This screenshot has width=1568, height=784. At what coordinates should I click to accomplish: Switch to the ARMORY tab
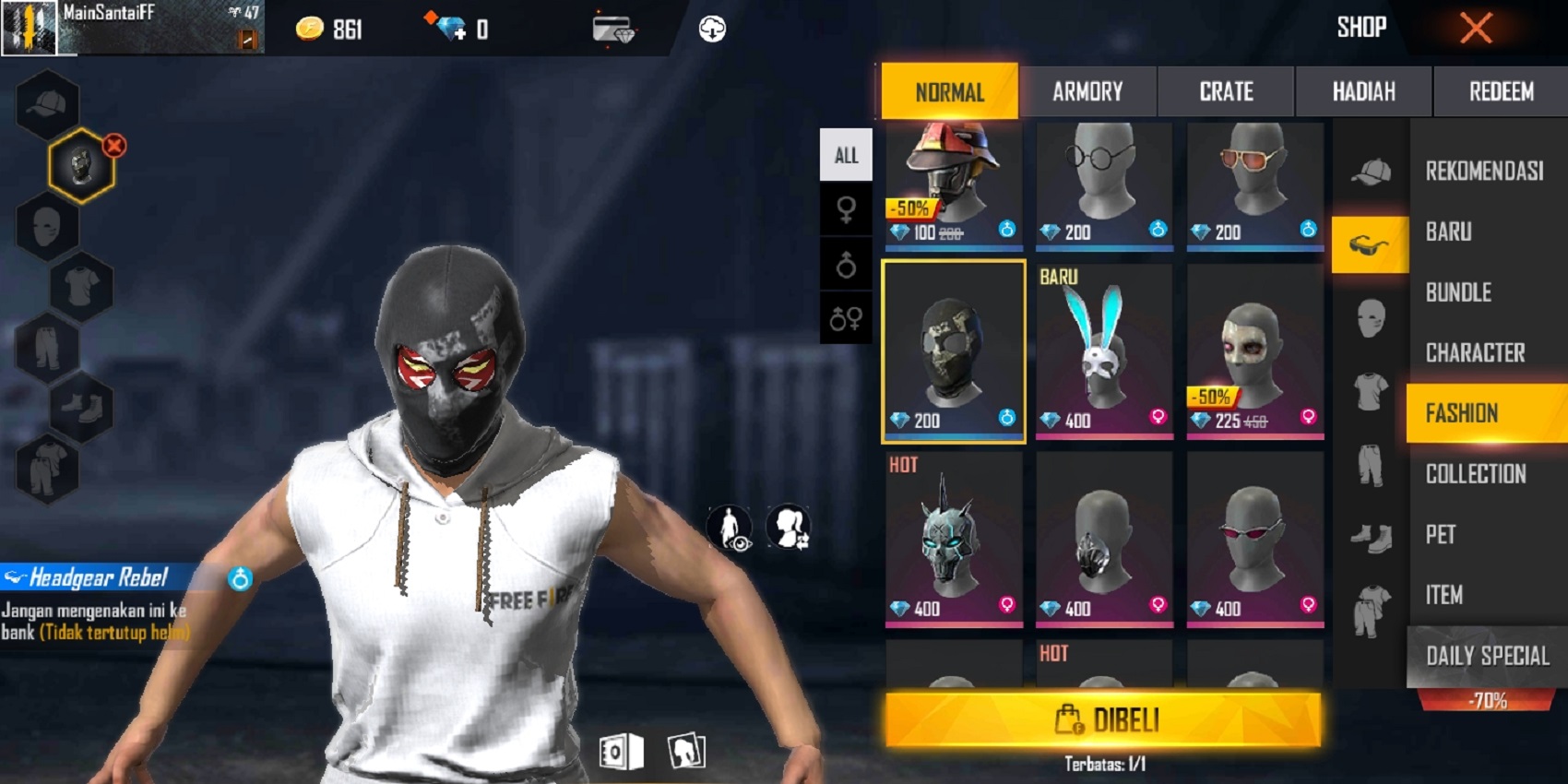click(x=1088, y=91)
